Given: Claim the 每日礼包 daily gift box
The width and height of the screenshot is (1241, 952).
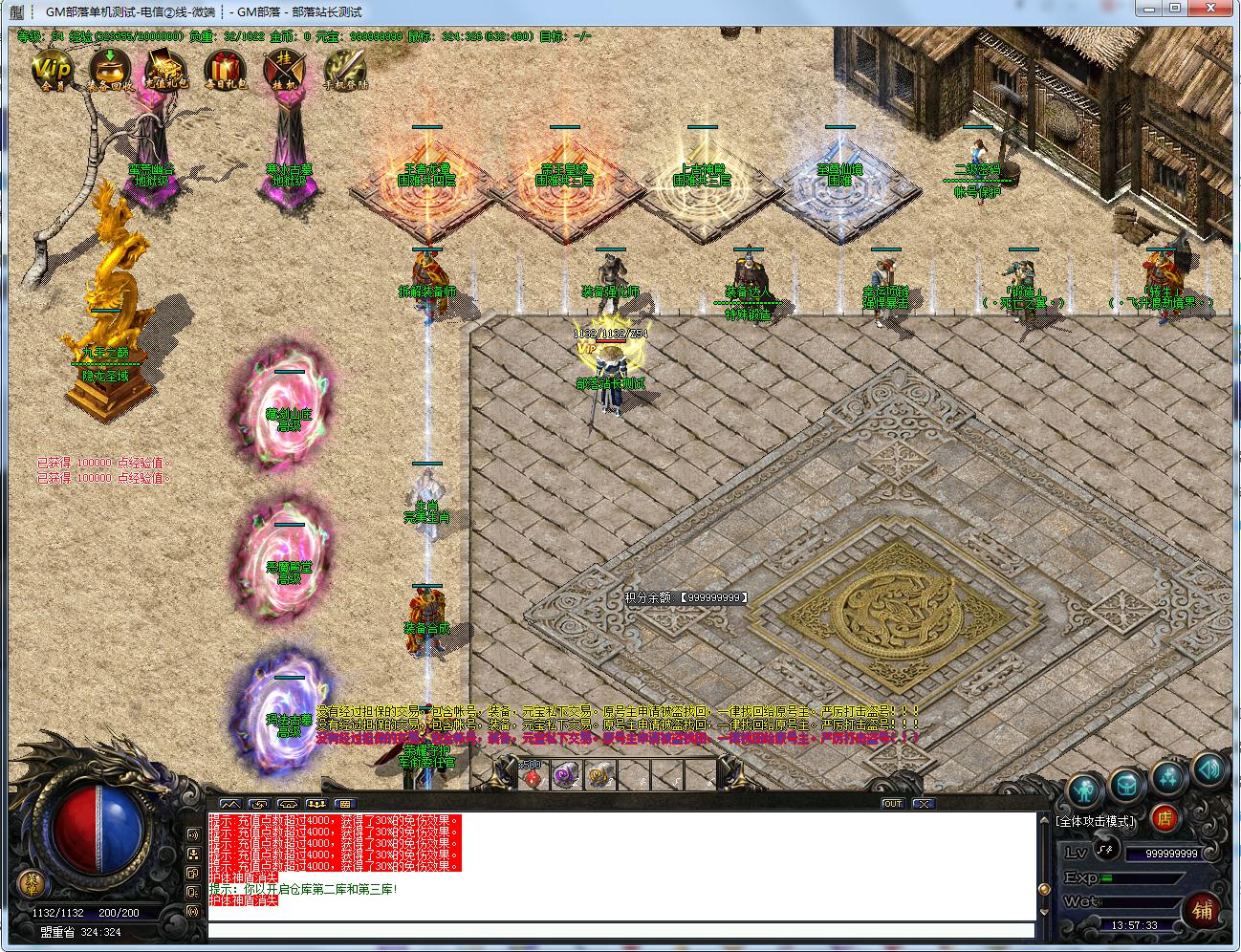Looking at the screenshot, I should tap(226, 69).
